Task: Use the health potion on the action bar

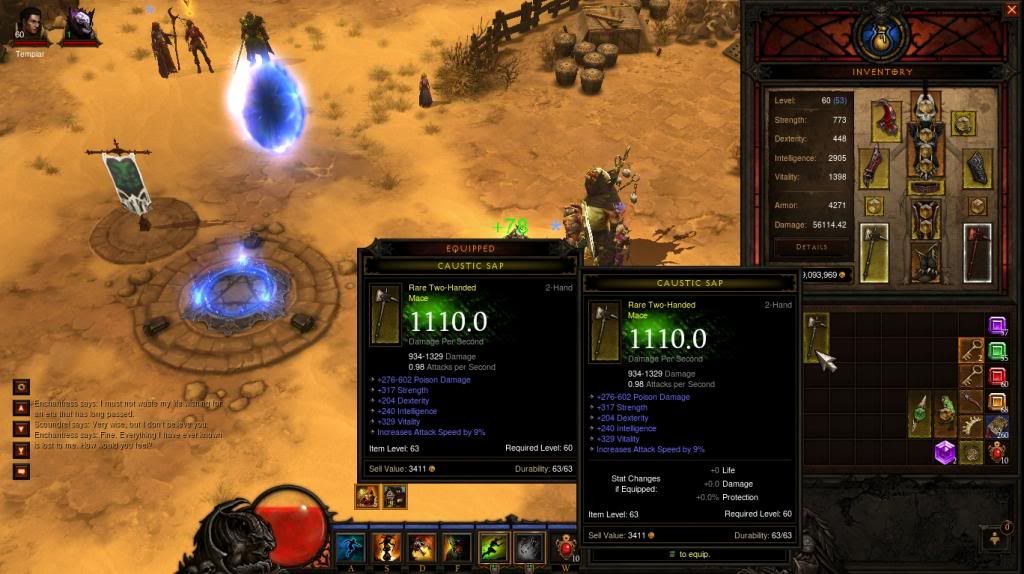Action: click(x=565, y=548)
